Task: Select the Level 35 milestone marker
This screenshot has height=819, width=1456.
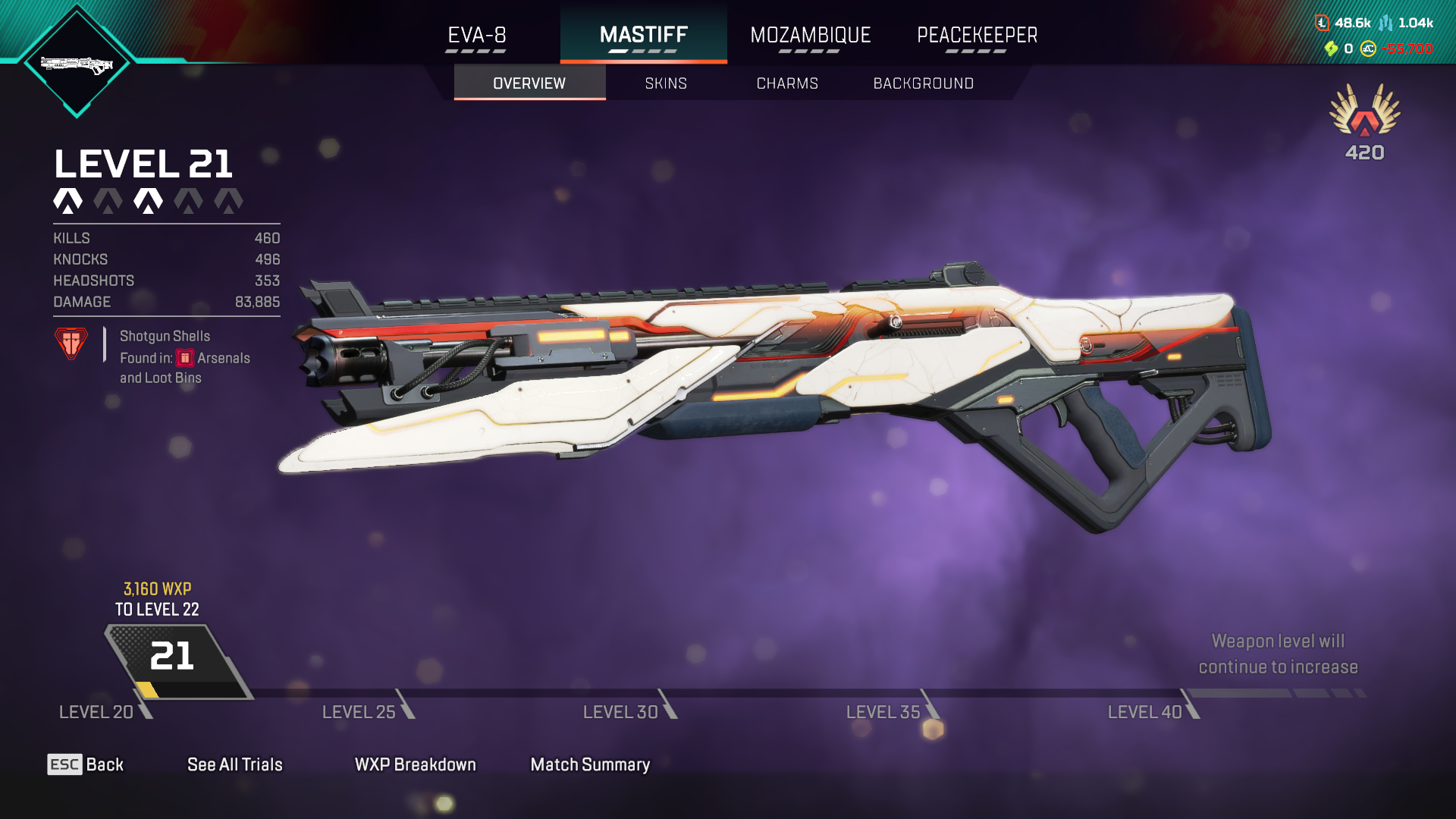Action: point(892,710)
